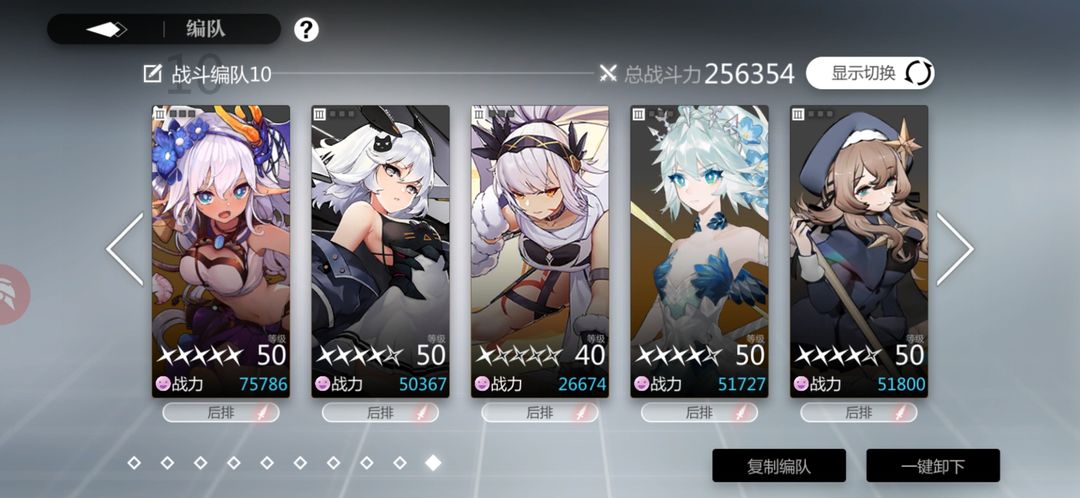1080x498 pixels.
Task: Toggle display with the 显示切换 button
Action: 869,73
